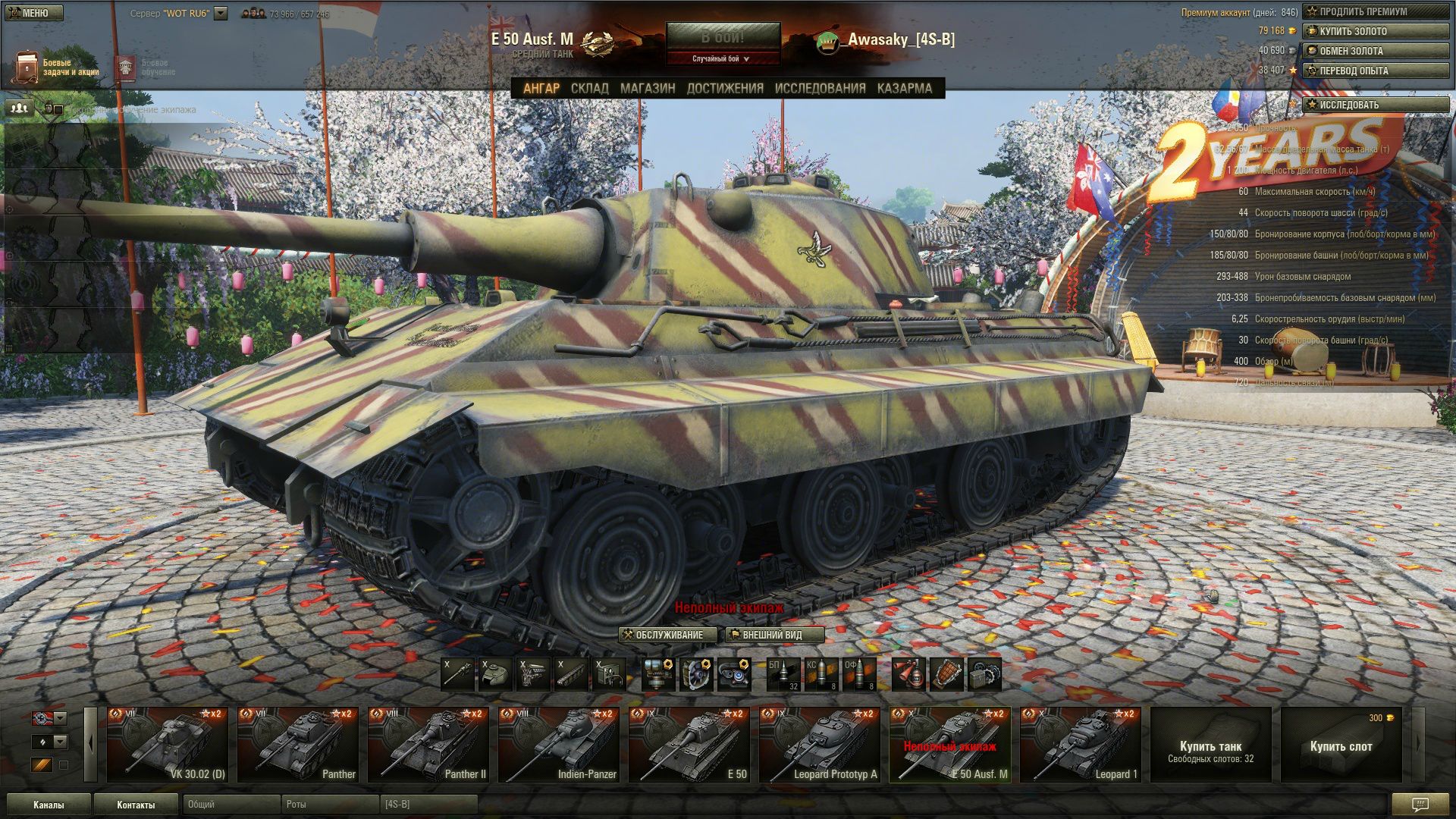Click the Исследовать button
This screenshot has width=1456, height=819.
coord(1376,105)
